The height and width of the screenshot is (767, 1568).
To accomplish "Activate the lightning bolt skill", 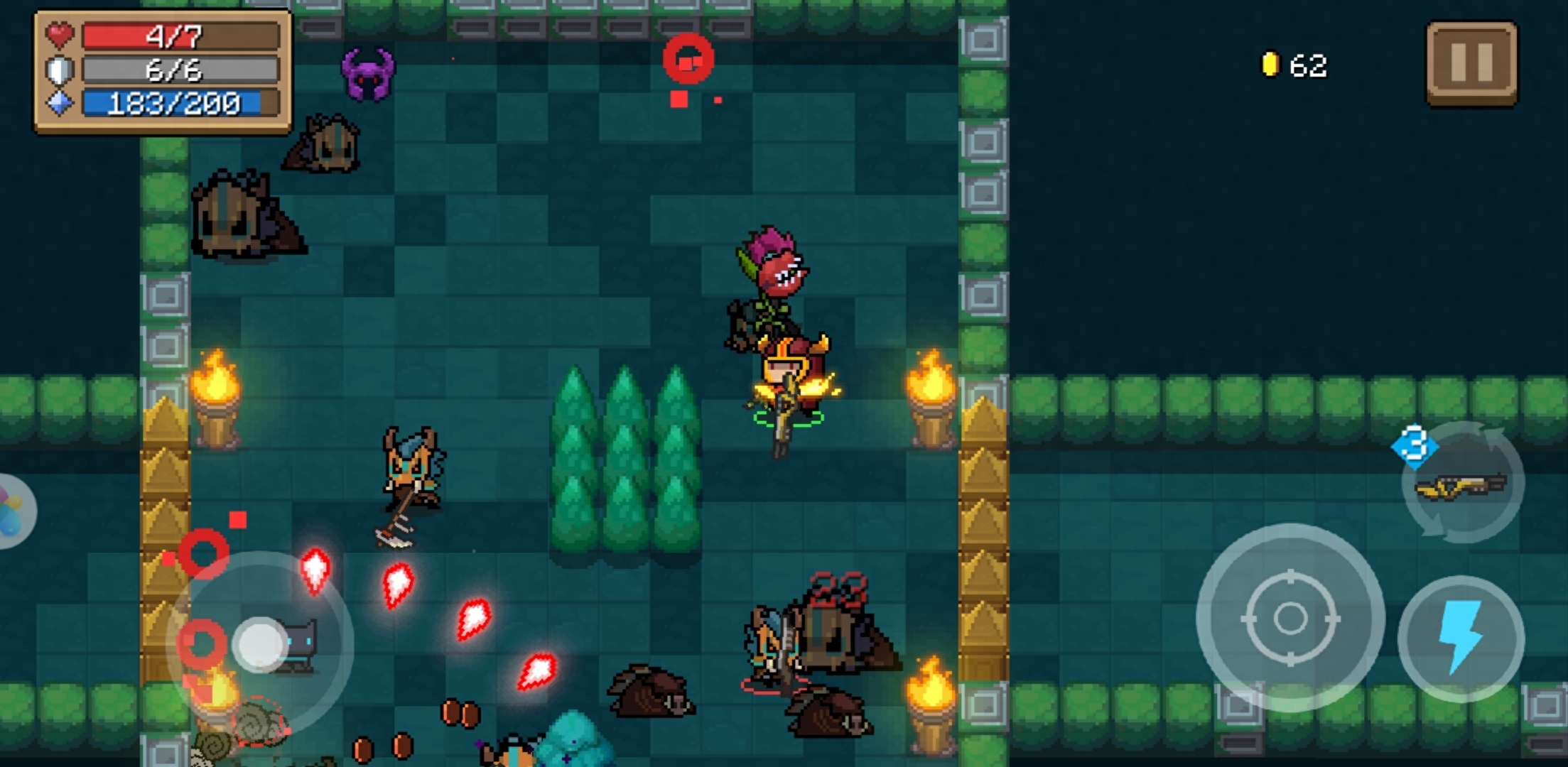I will pyautogui.click(x=1461, y=637).
